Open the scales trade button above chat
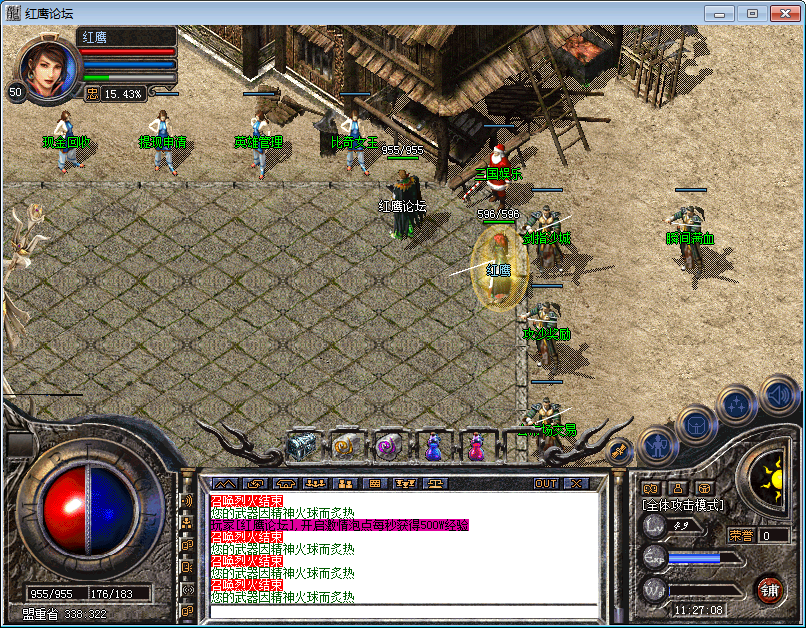The width and height of the screenshot is (806, 628). point(437,484)
